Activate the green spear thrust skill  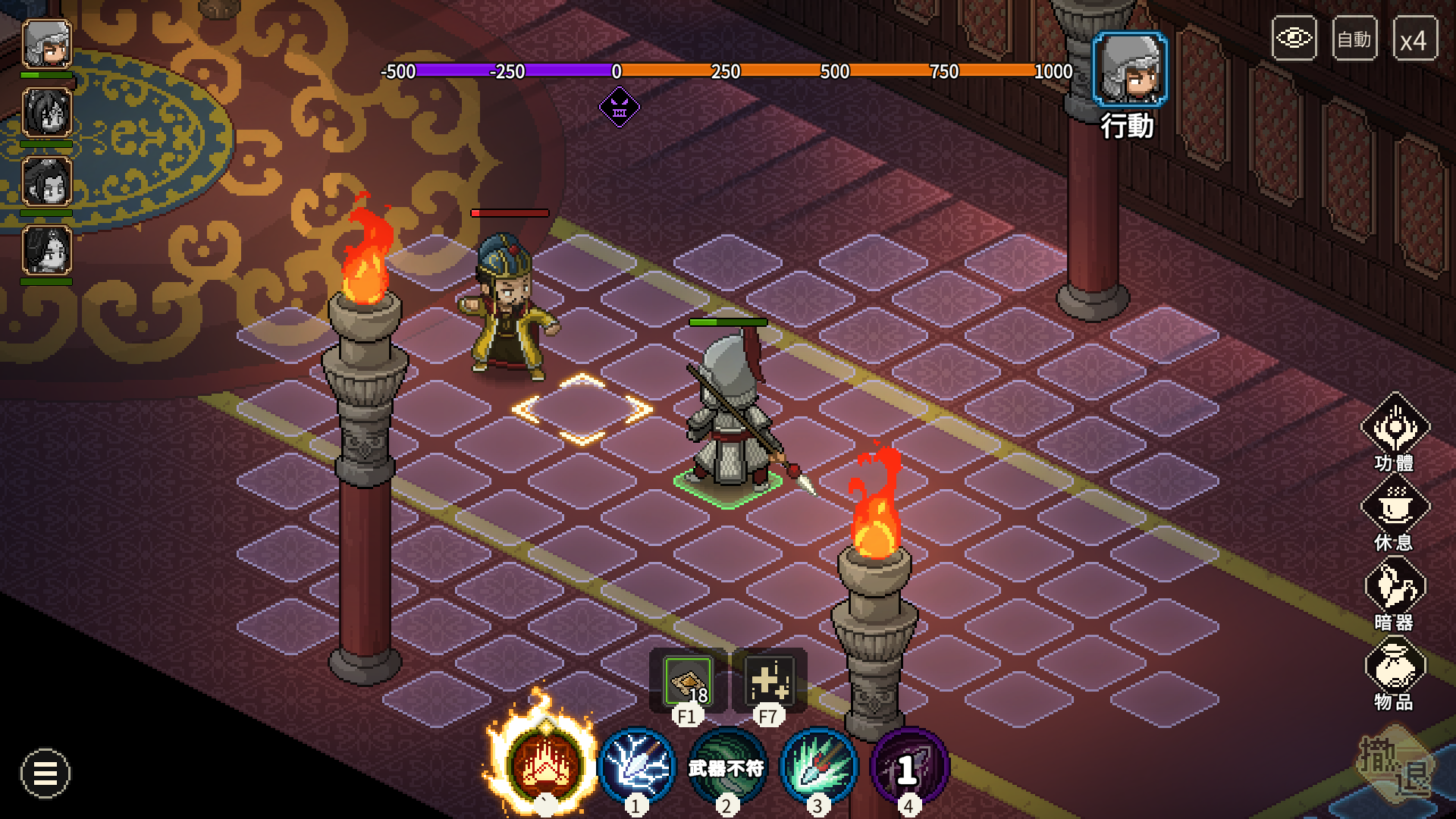(x=818, y=766)
